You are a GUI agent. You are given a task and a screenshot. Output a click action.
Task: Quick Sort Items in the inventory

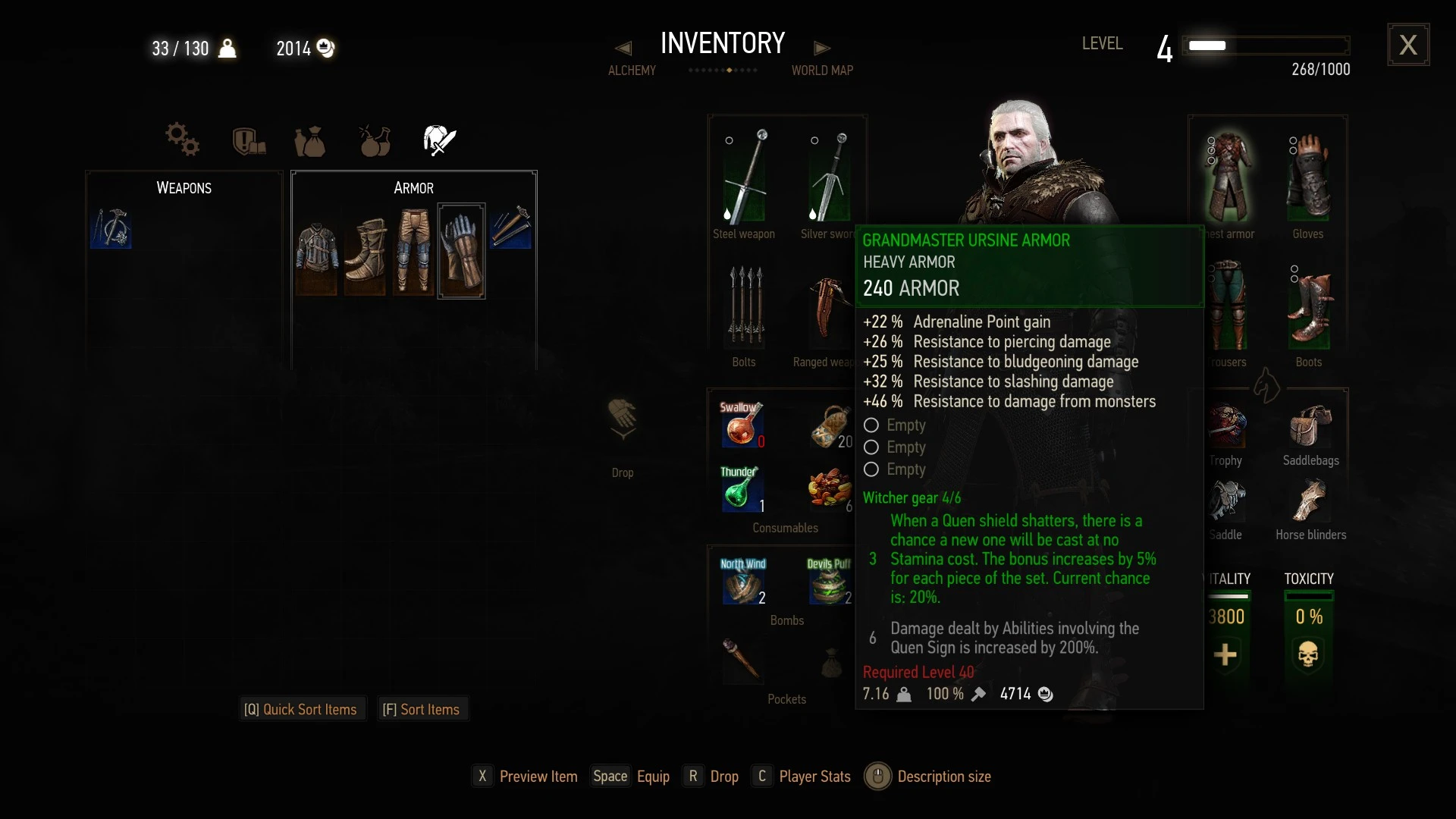[300, 709]
